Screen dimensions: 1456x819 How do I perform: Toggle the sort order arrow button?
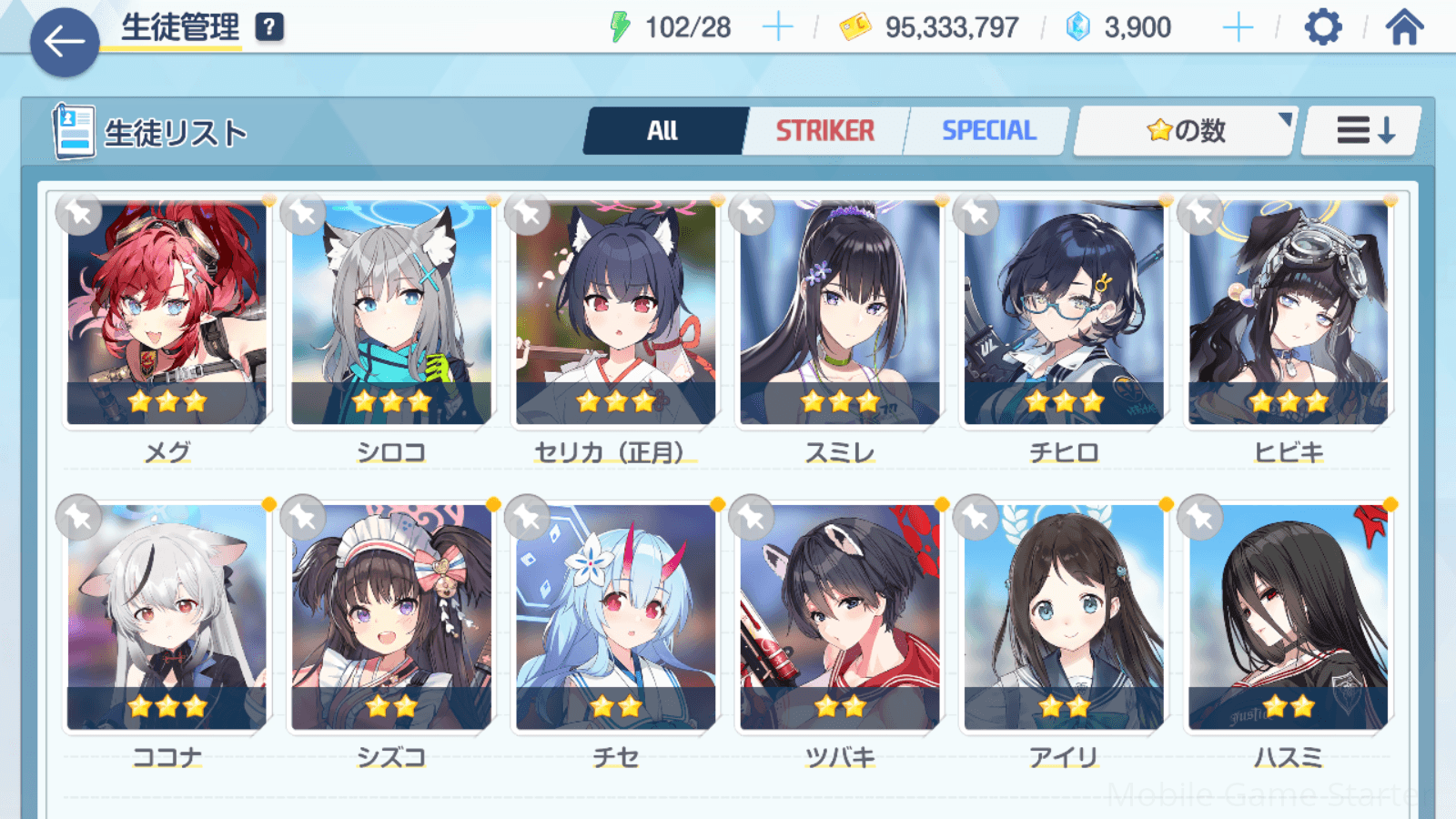tap(1363, 131)
